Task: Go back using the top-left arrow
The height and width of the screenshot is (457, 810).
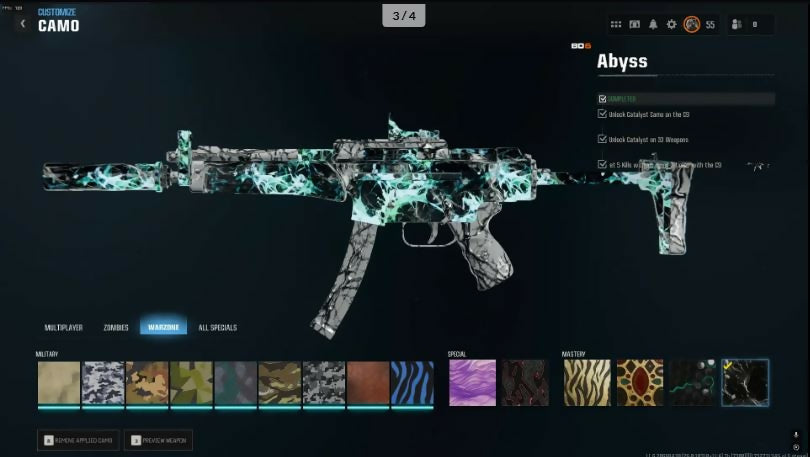Action: click(22, 23)
